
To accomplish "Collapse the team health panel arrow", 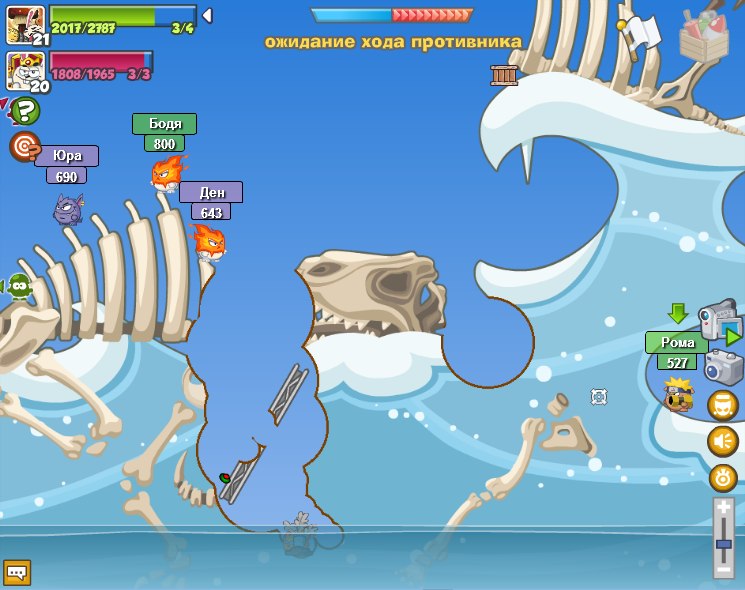I will tap(207, 15).
